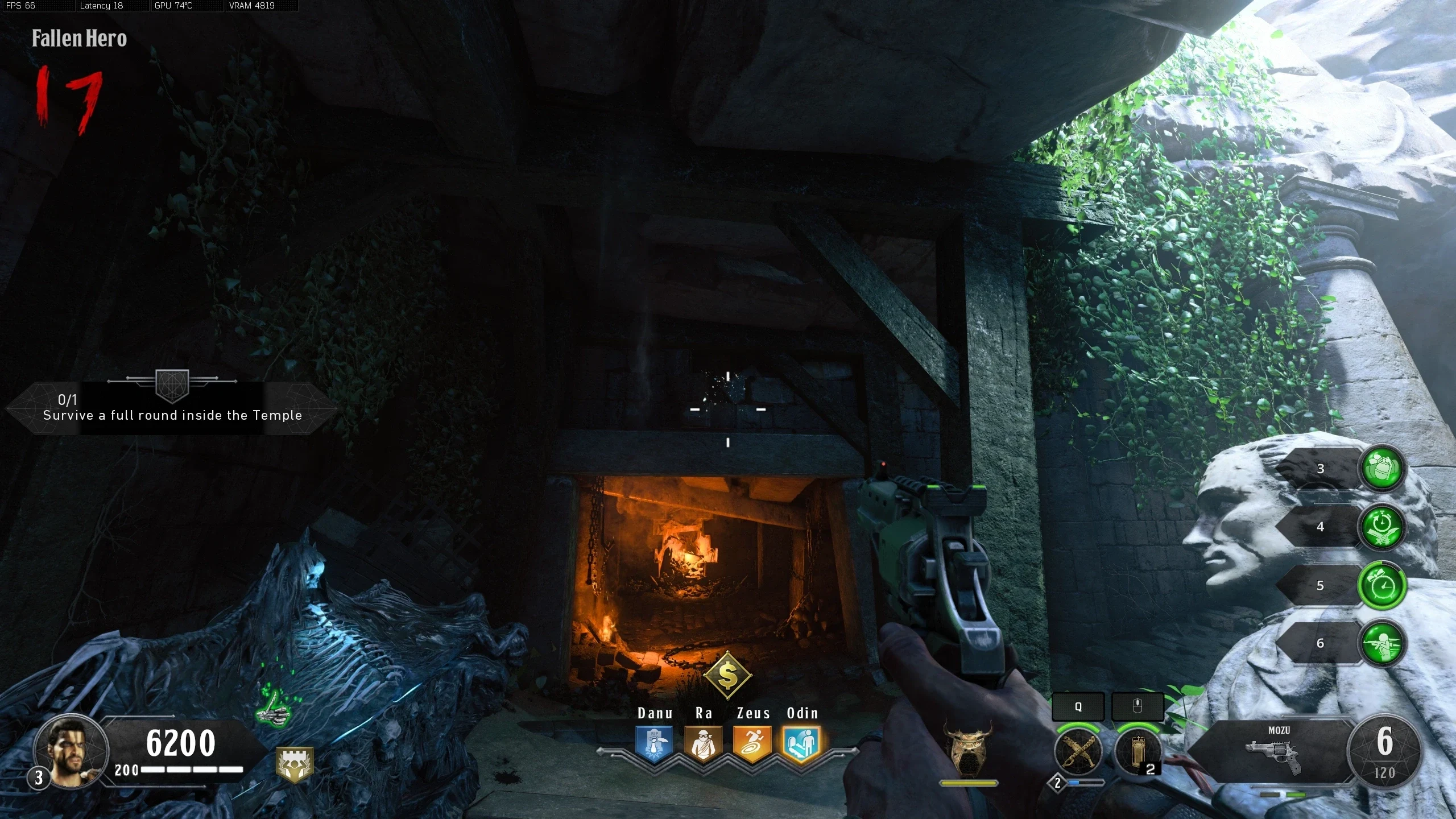Image resolution: width=1456 pixels, height=819 pixels.
Task: Use the elixir in slot 4
Action: click(x=1382, y=527)
